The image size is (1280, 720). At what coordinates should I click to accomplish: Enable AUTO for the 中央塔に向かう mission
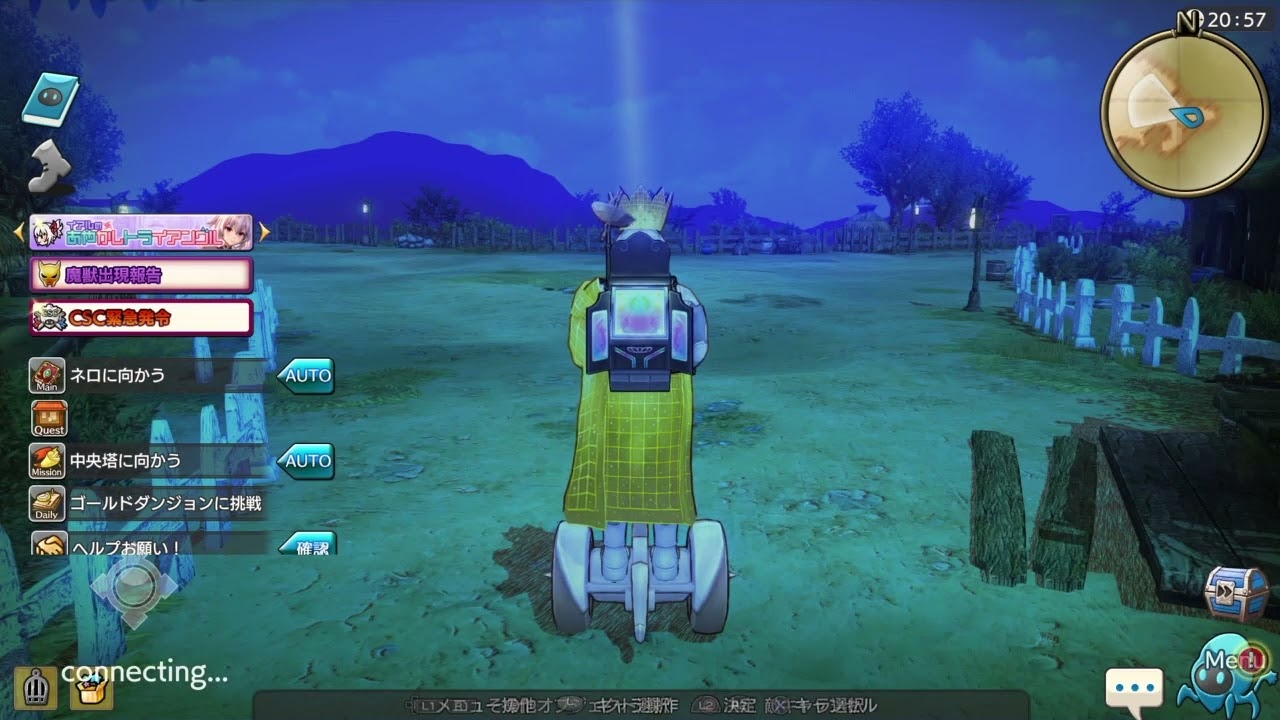[306, 462]
